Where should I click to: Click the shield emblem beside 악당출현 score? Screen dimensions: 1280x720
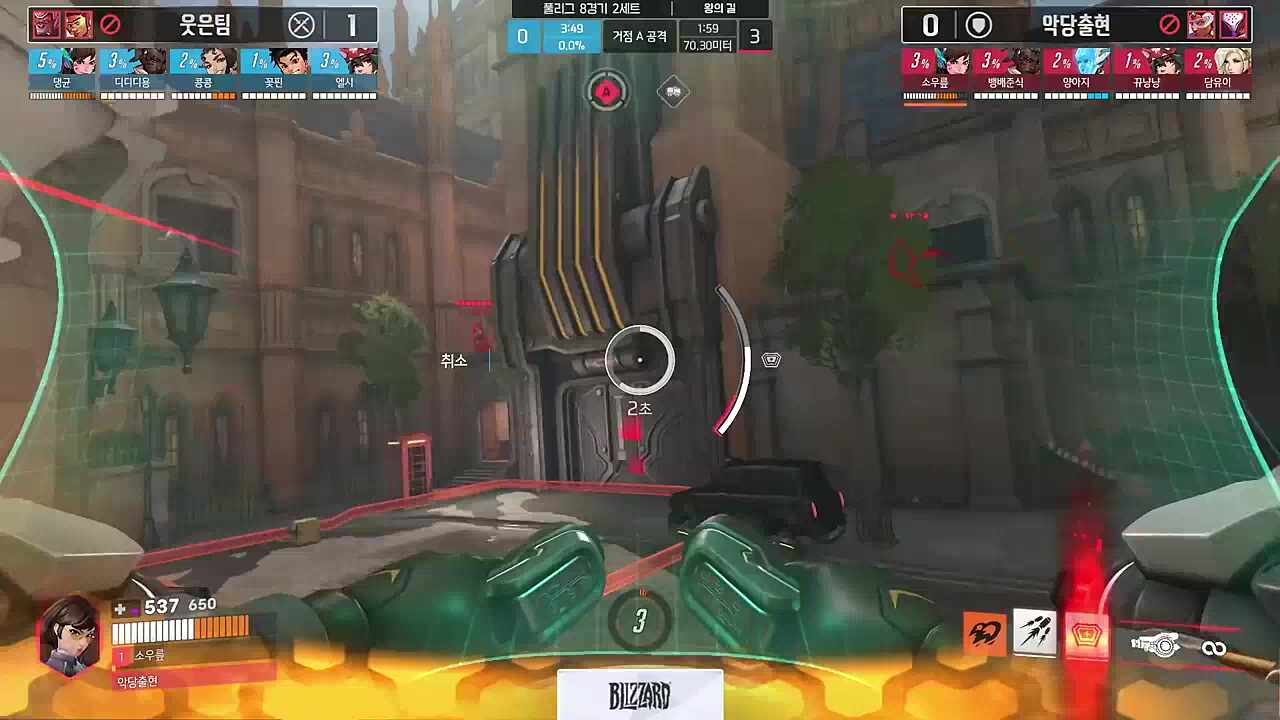(x=977, y=25)
